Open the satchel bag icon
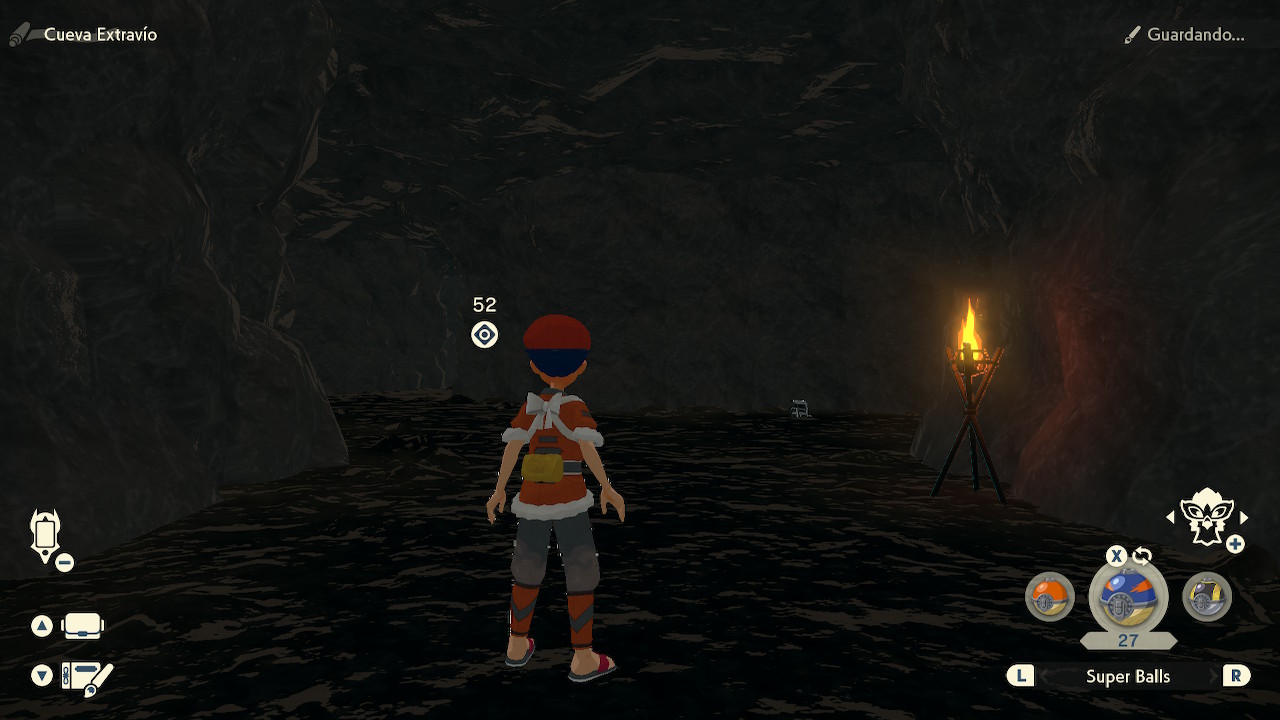Viewport: 1280px width, 720px height. point(82,626)
